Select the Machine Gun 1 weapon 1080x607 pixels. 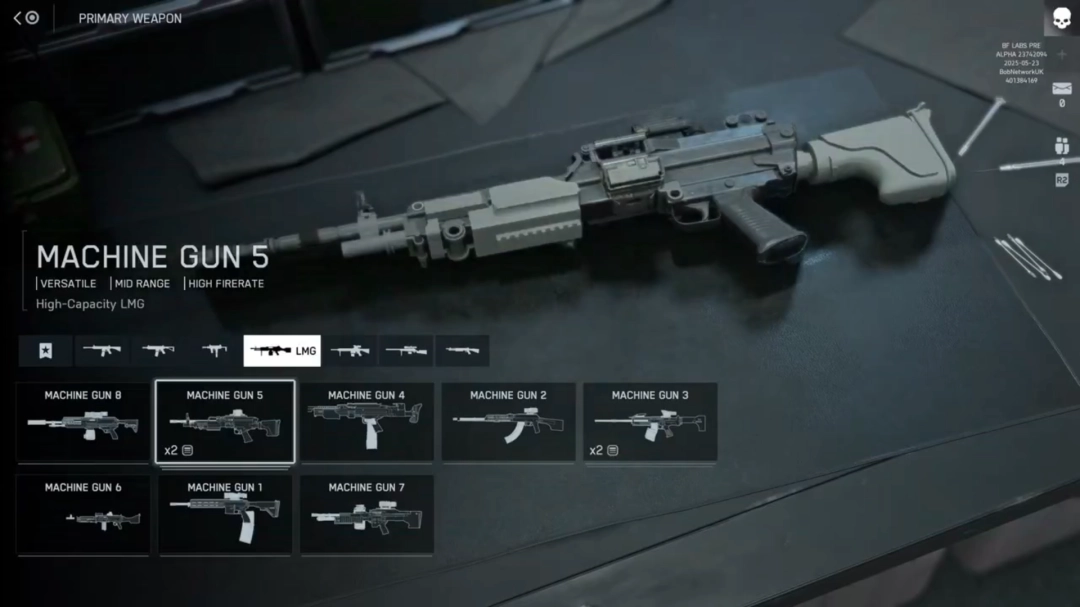(x=225, y=514)
